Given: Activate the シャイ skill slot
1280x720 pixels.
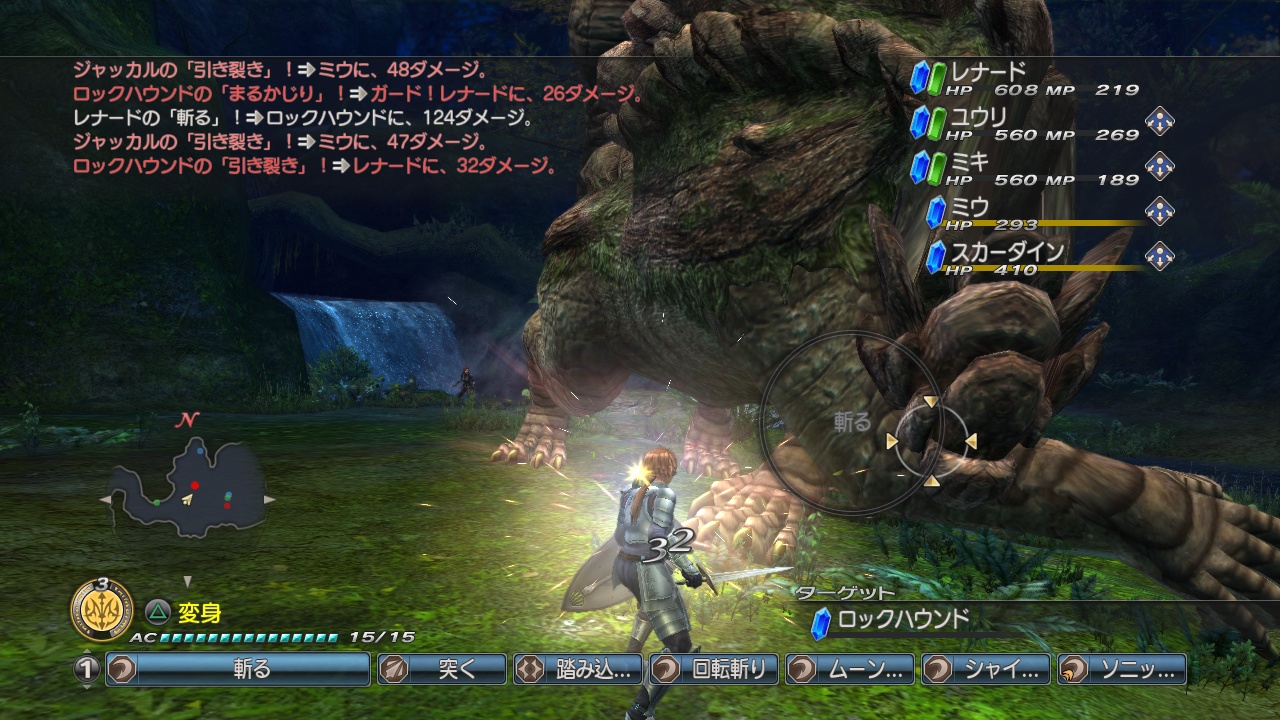Looking at the screenshot, I should (x=986, y=669).
